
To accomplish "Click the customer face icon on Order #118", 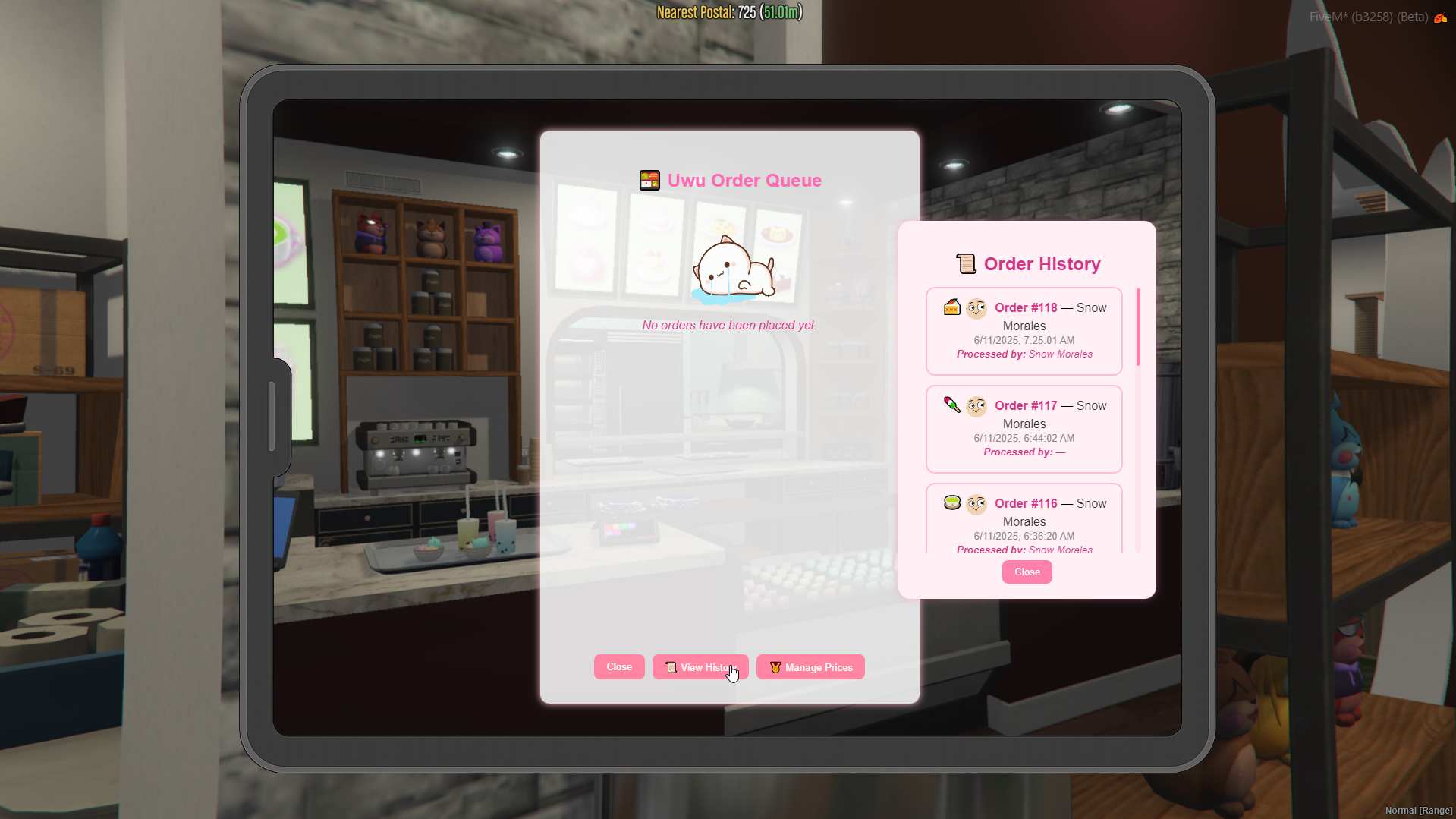I will (x=977, y=307).
